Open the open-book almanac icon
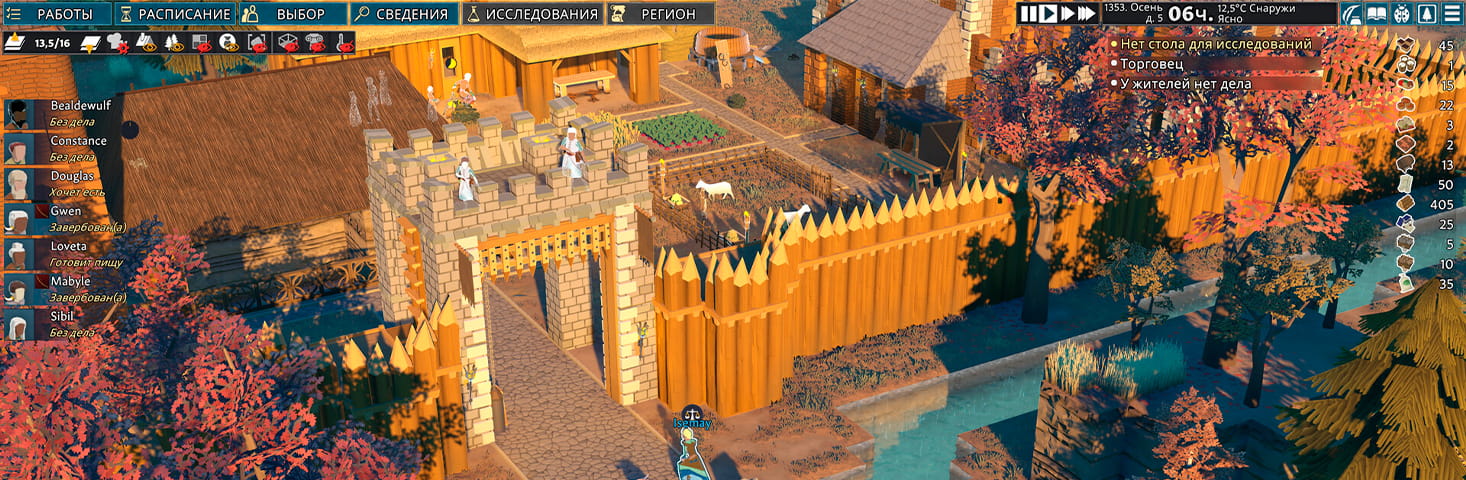Image resolution: width=1466 pixels, height=480 pixels. (1377, 13)
